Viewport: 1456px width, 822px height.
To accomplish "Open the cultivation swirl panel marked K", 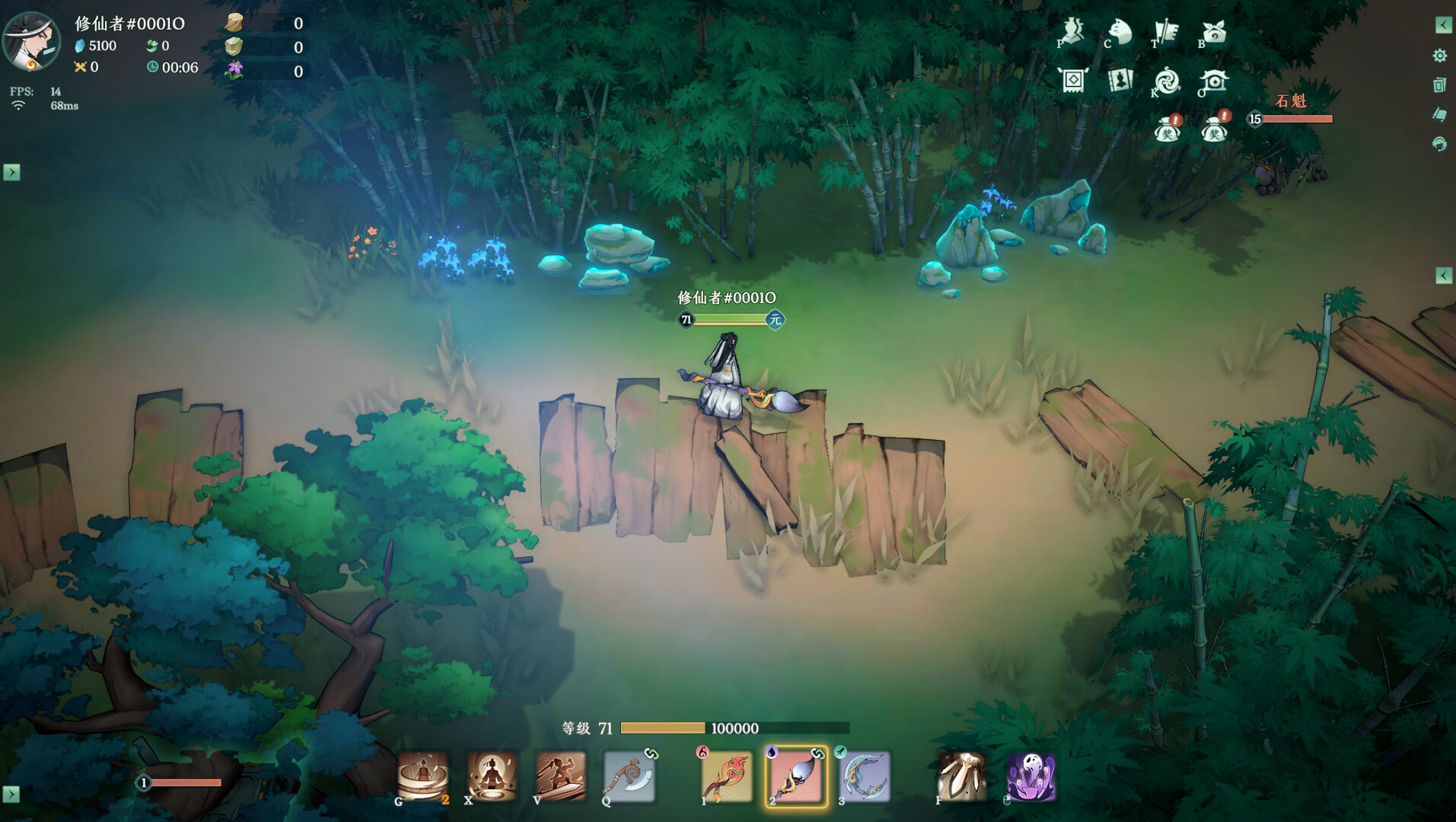I will click(x=1167, y=80).
